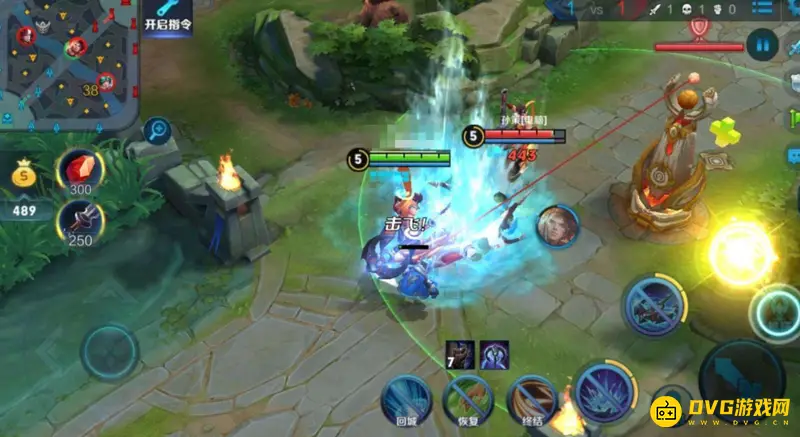Select the buff icon showing number 7
800x437 pixels.
(x=461, y=355)
